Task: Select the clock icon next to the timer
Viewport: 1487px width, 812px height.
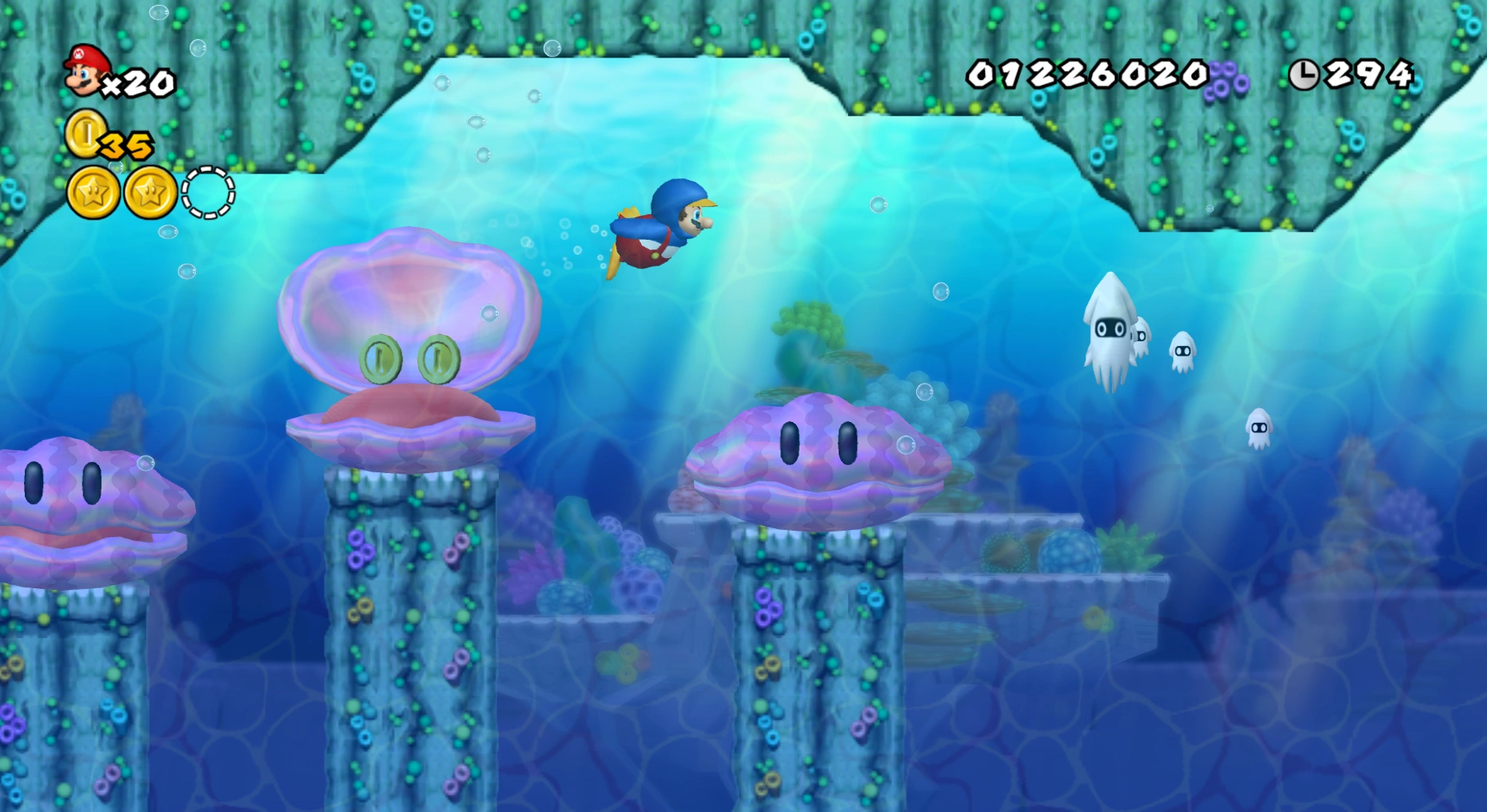Action: [1306, 73]
